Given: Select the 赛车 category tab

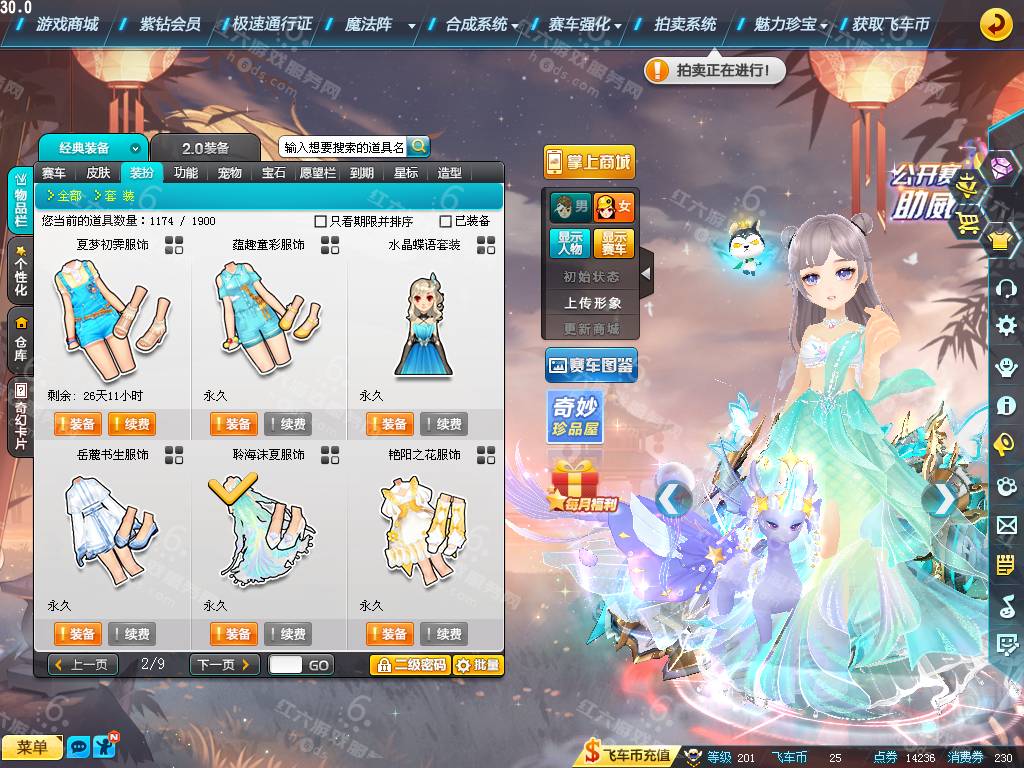Looking at the screenshot, I should (54, 173).
